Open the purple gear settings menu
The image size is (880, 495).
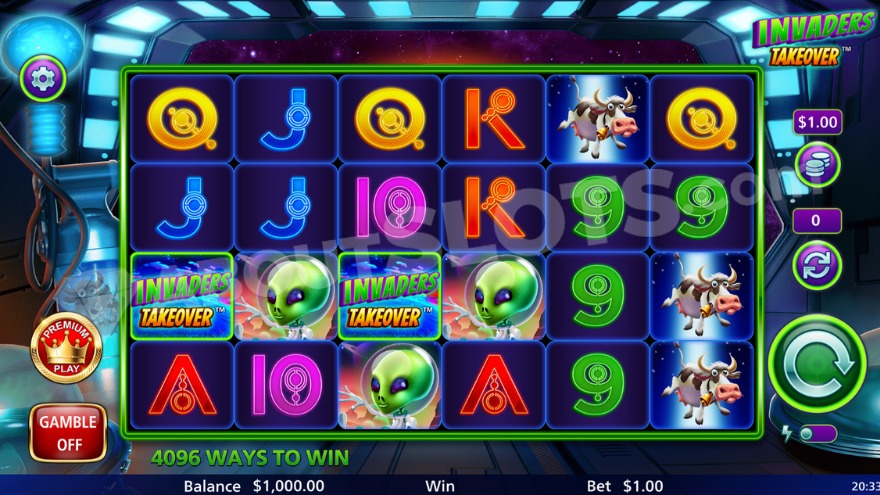coord(43,78)
